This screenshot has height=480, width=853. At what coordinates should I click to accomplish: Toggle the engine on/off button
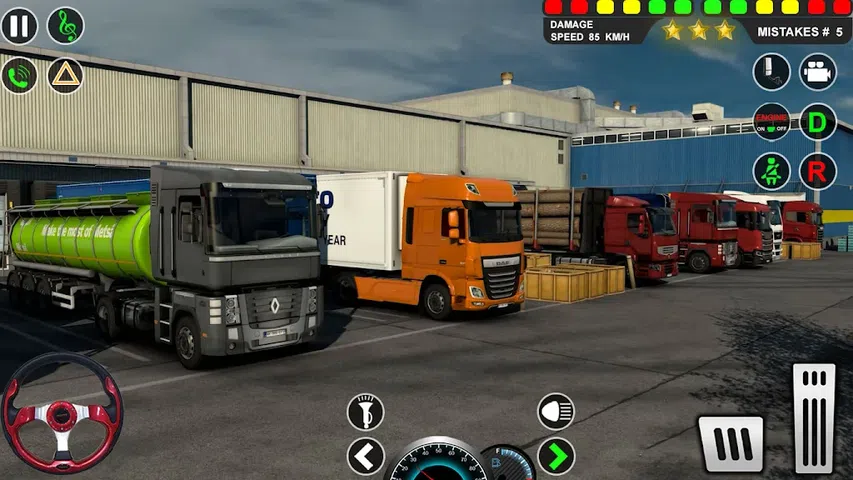tap(771, 122)
